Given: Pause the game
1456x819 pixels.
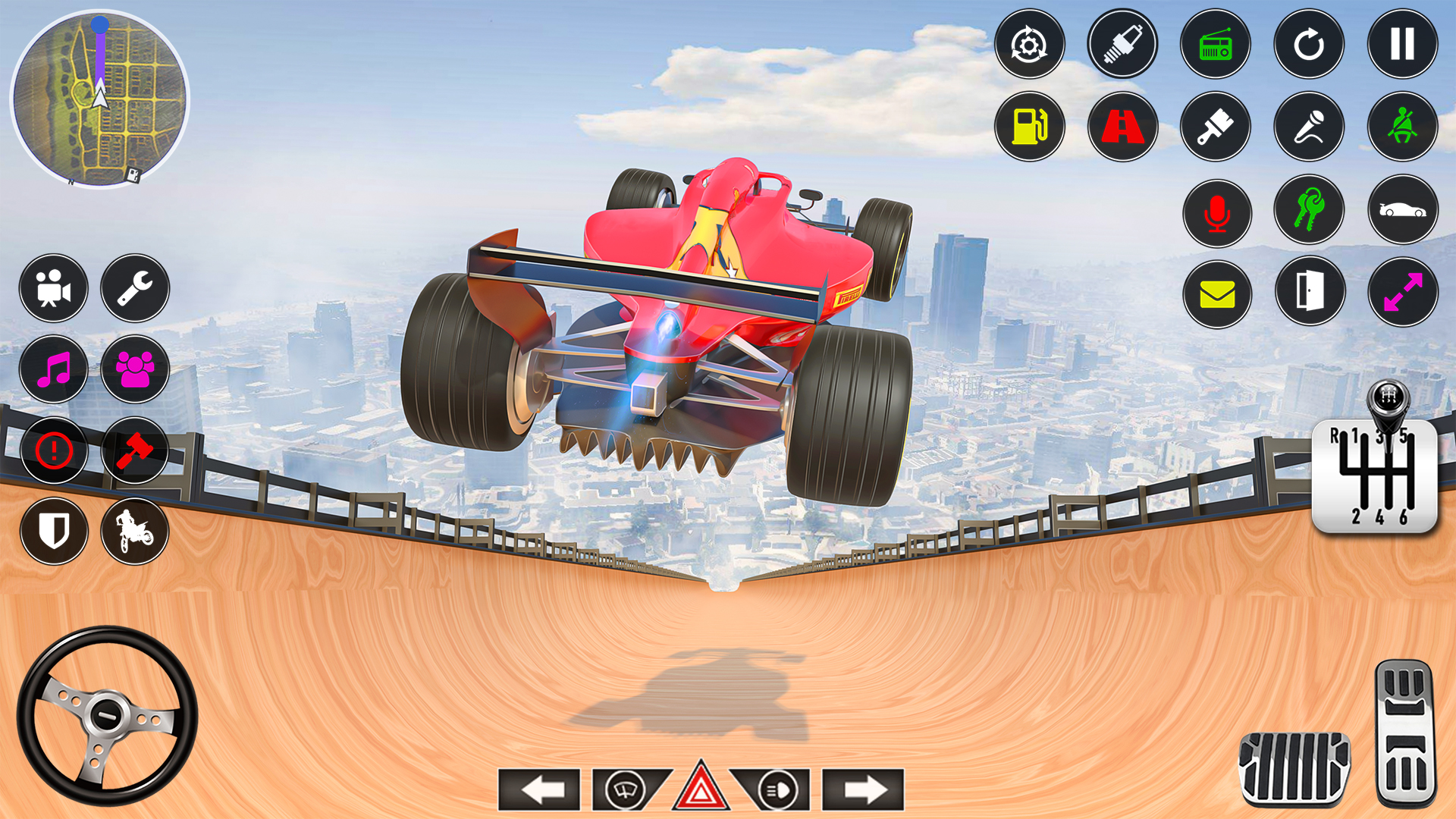Looking at the screenshot, I should click(1401, 45).
